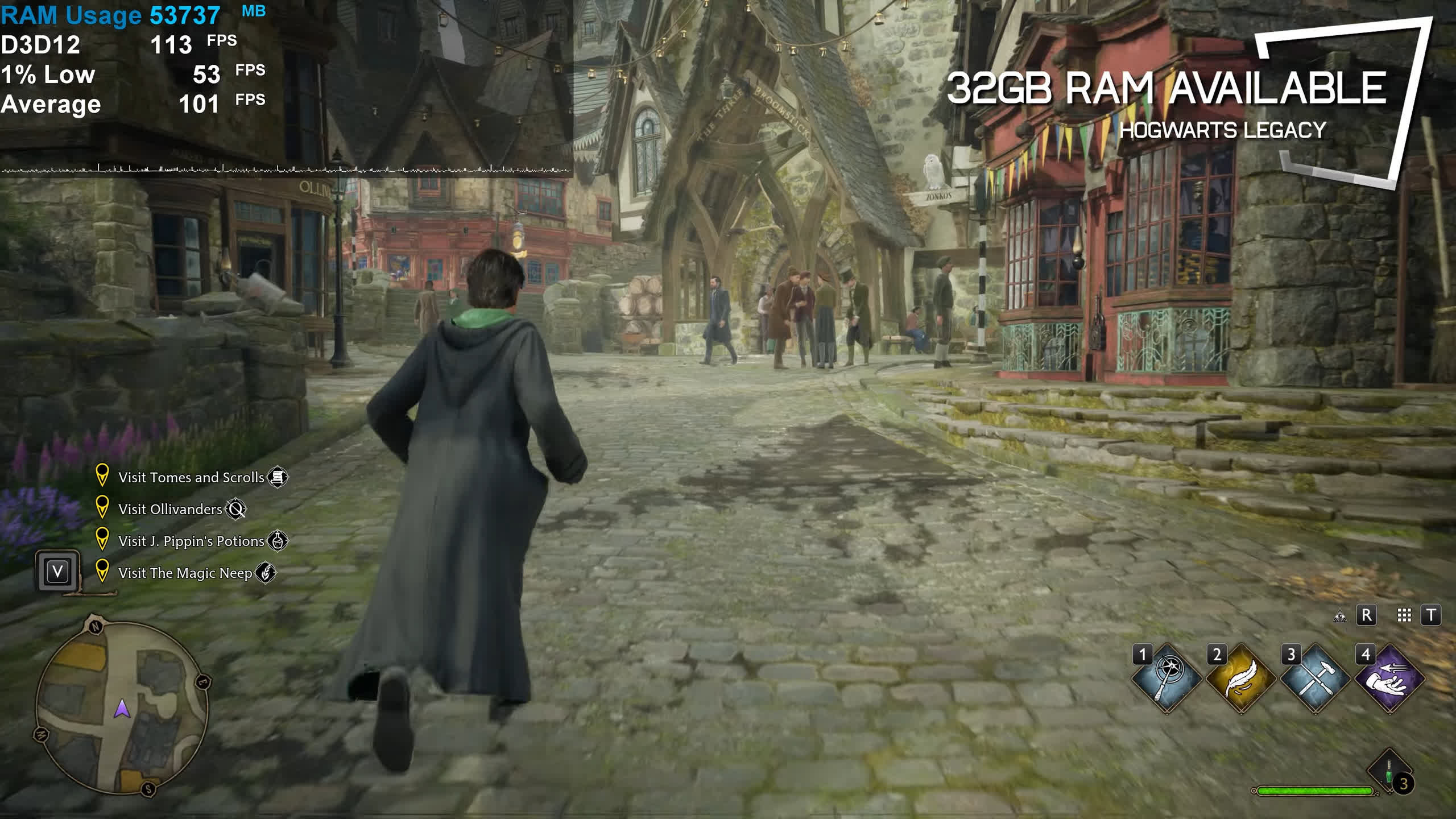The height and width of the screenshot is (819, 1456).
Task: Select the Visit Tomes and Scrolls objective
Action: click(191, 477)
